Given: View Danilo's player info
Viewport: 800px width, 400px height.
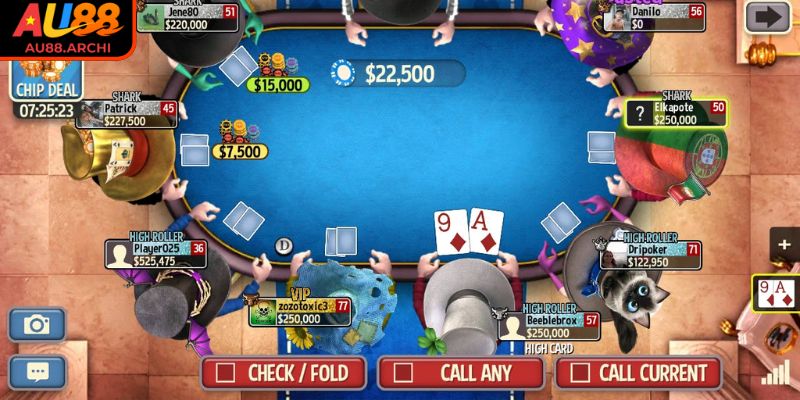Looking at the screenshot, I should (x=655, y=17).
